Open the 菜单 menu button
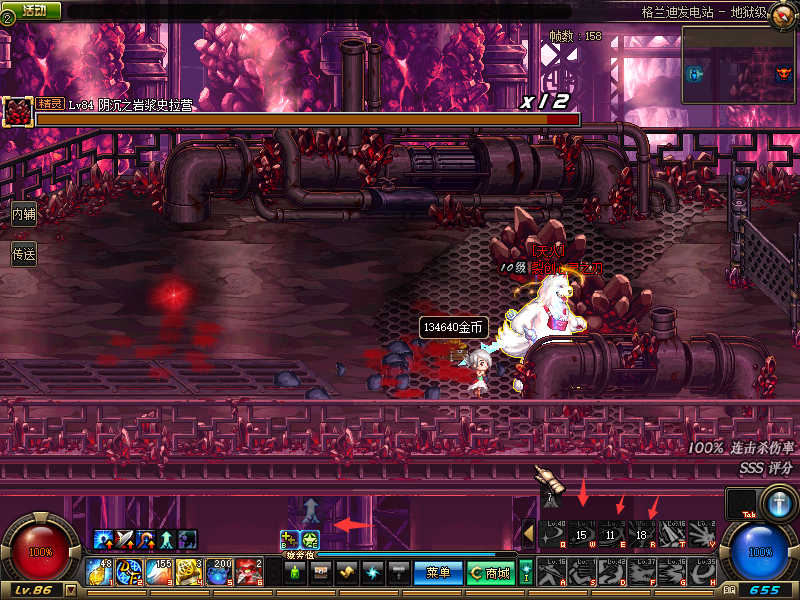The width and height of the screenshot is (800, 600). [x=438, y=573]
